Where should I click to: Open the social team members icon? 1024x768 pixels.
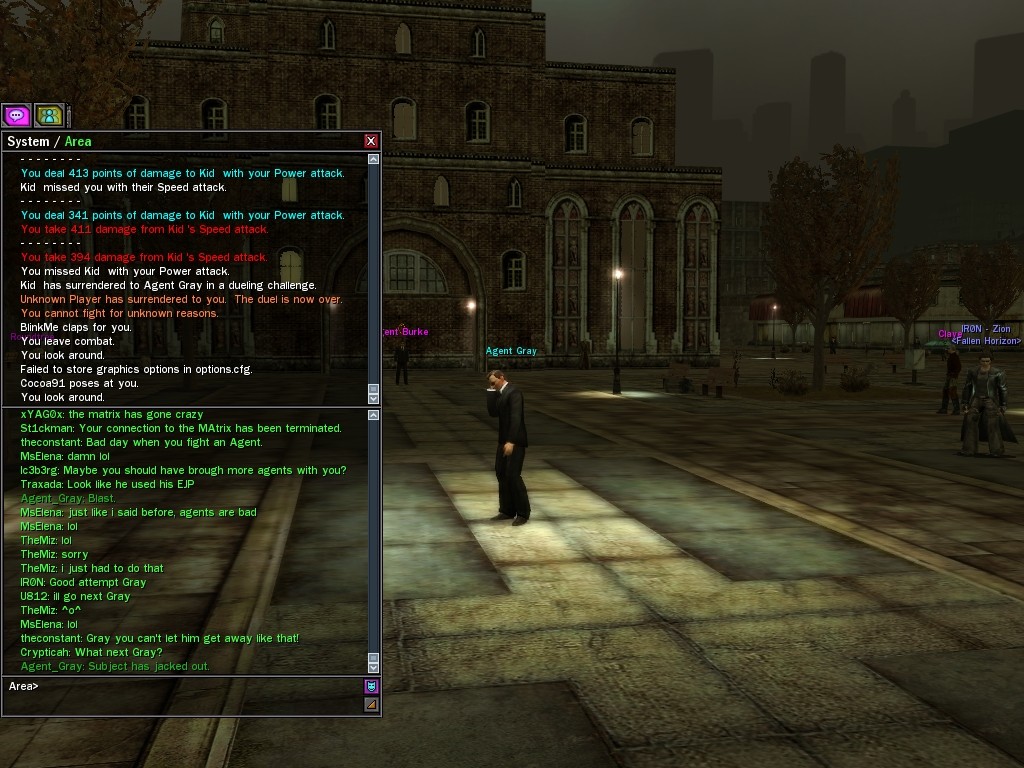click(49, 116)
